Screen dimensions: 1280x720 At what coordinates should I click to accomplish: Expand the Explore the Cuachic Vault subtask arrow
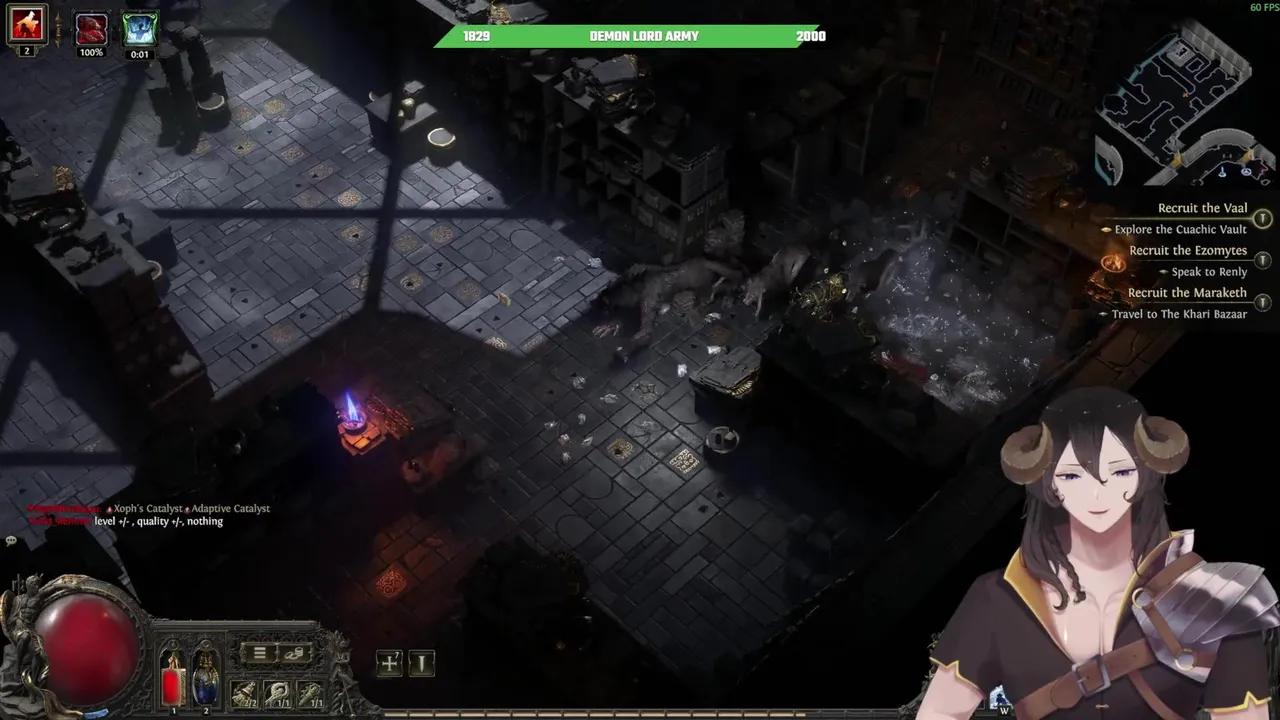(x=1106, y=230)
